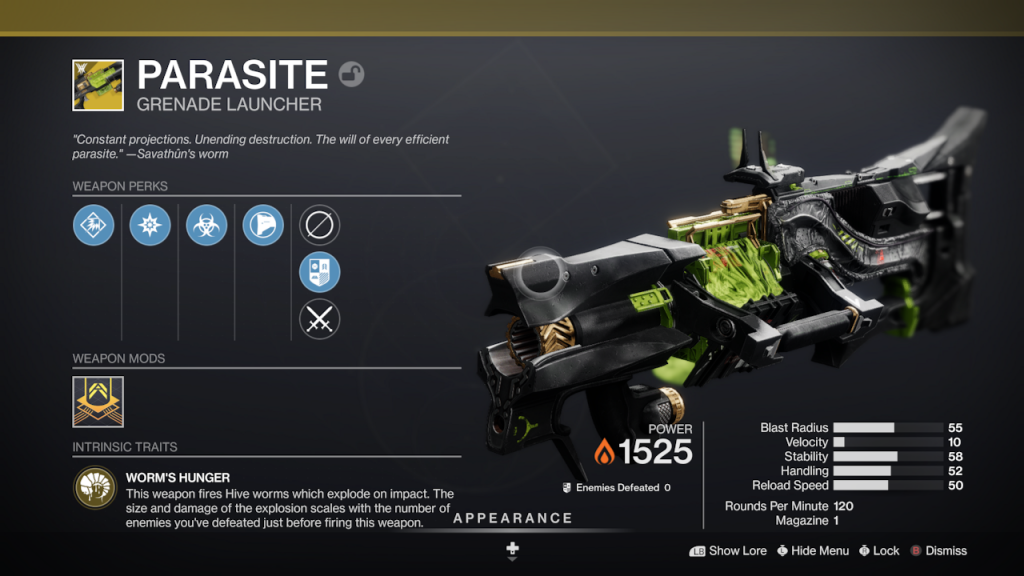Pick the empty slashed-circle perk option
Image resolution: width=1024 pixels, height=576 pixels.
(320, 225)
